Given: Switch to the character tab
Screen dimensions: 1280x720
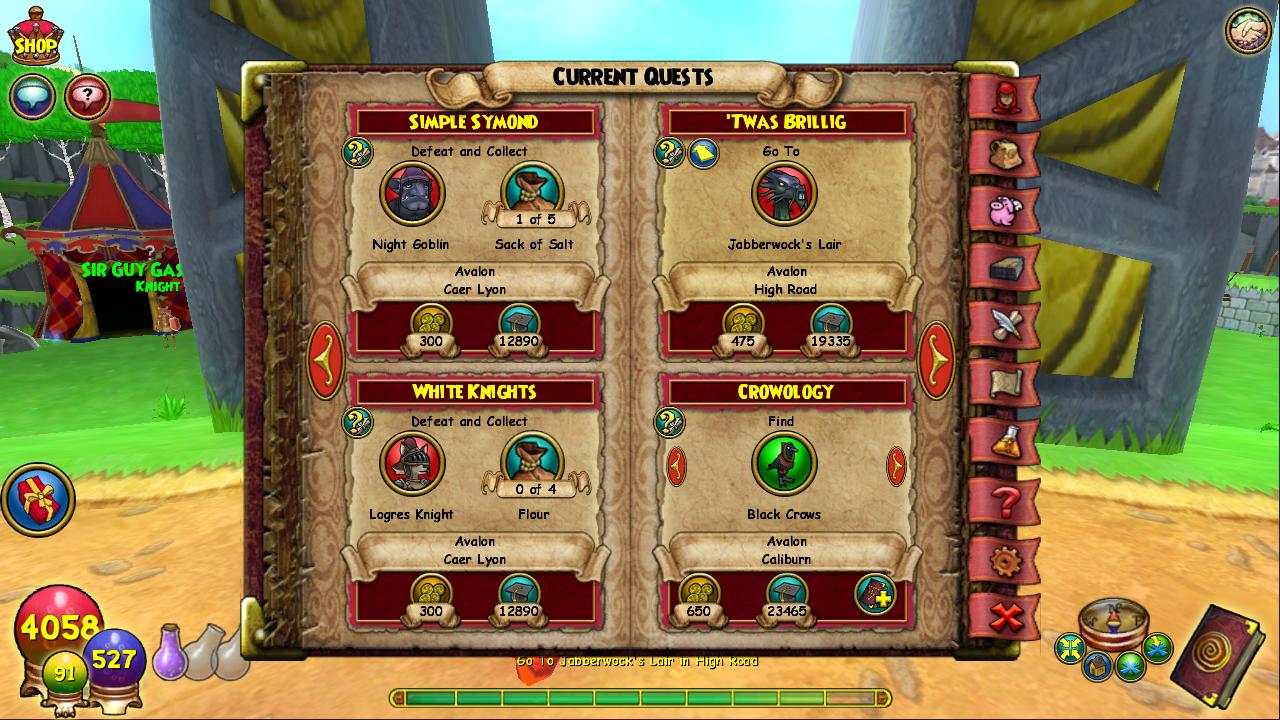Looking at the screenshot, I should [1003, 97].
